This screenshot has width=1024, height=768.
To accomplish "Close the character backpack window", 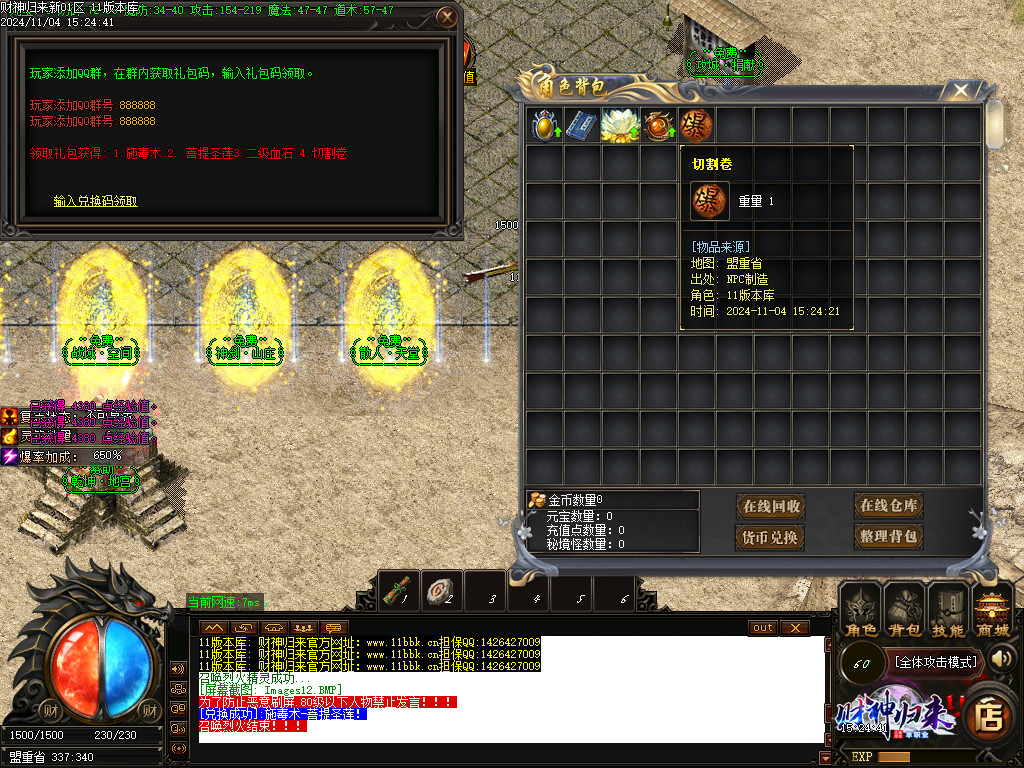I will (x=961, y=91).
